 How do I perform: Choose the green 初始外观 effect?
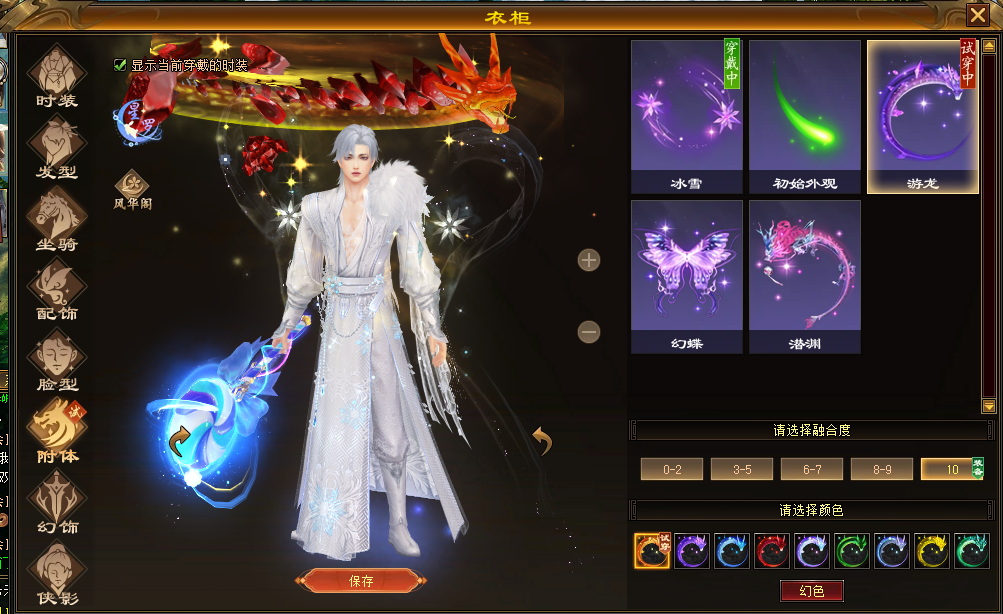coord(804,116)
